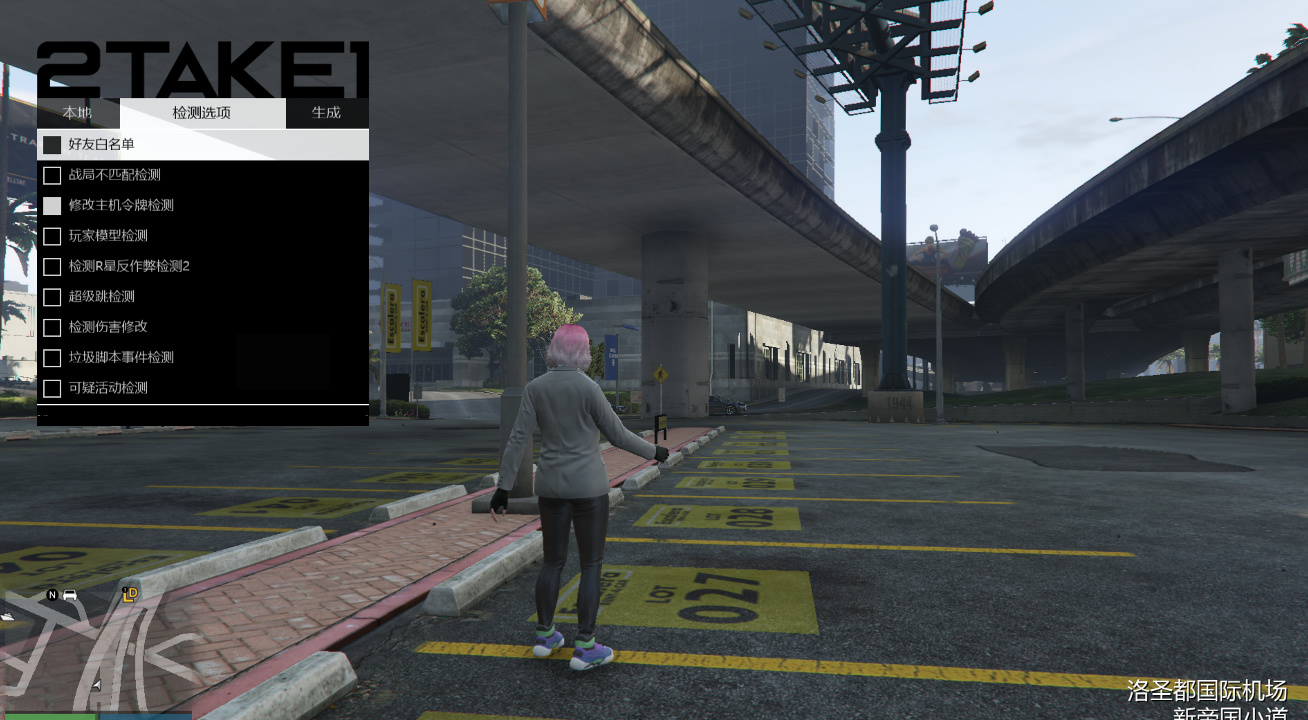This screenshot has width=1308, height=720.
Task: Select the 检测选项 tab
Action: (202, 113)
